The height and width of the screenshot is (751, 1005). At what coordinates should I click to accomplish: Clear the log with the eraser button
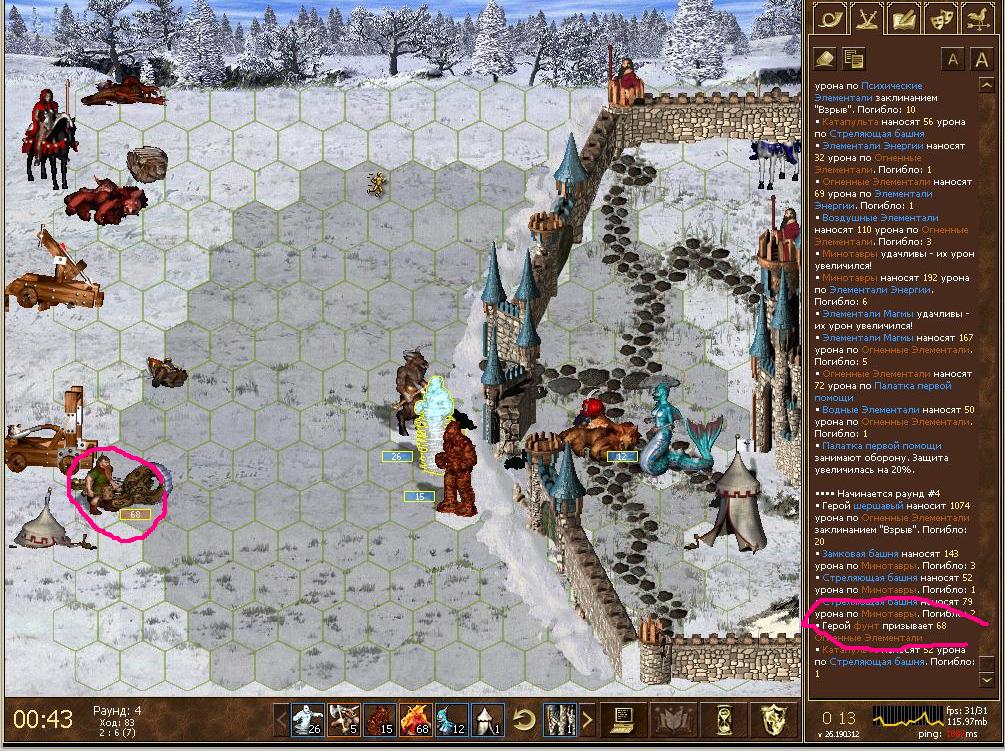point(826,59)
